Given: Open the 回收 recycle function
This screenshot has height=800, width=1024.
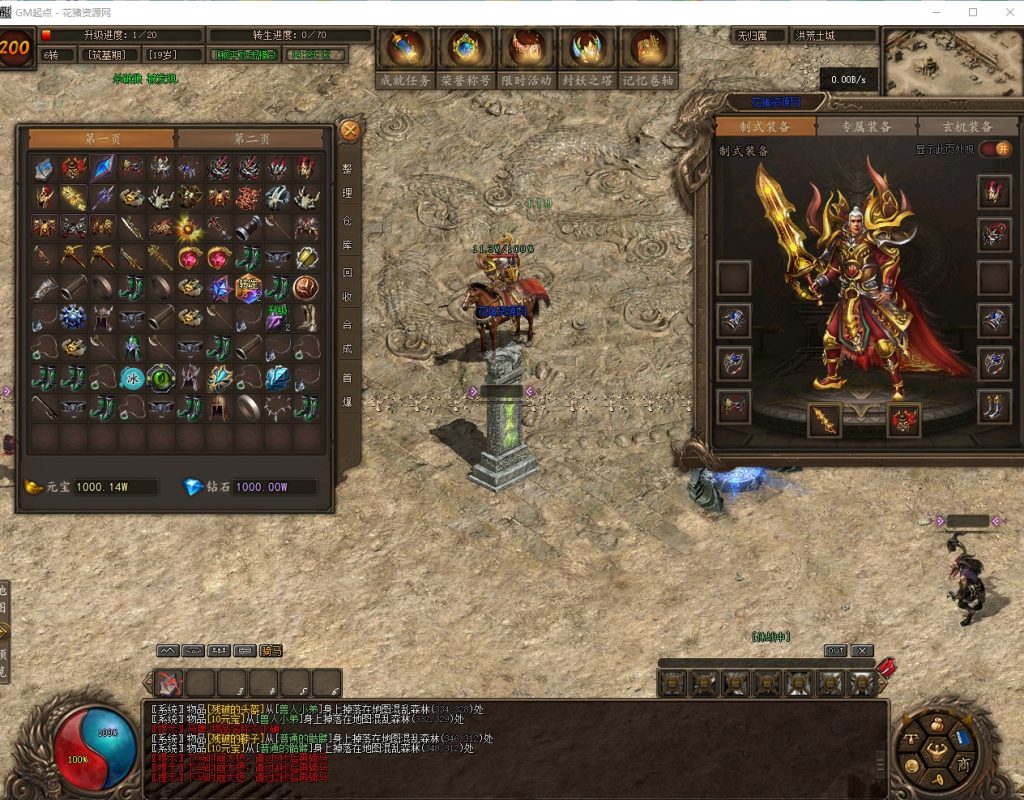Looking at the screenshot, I should [348, 284].
